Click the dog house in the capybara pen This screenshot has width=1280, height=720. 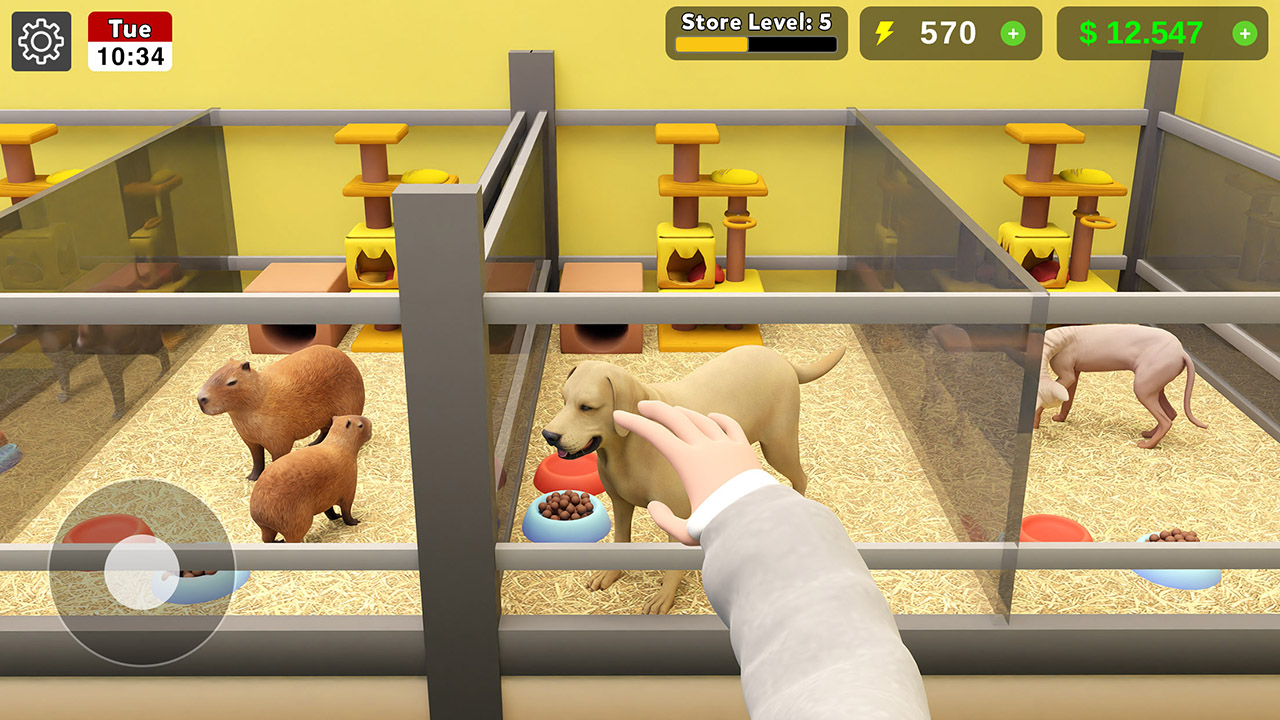(290, 320)
